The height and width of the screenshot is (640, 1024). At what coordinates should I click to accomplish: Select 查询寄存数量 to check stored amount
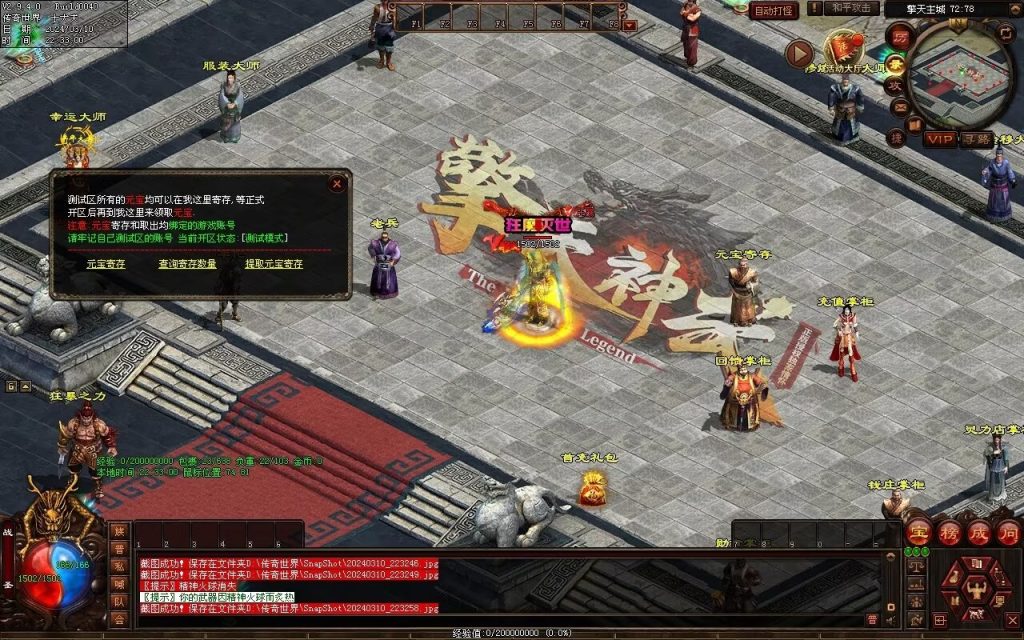click(187, 264)
